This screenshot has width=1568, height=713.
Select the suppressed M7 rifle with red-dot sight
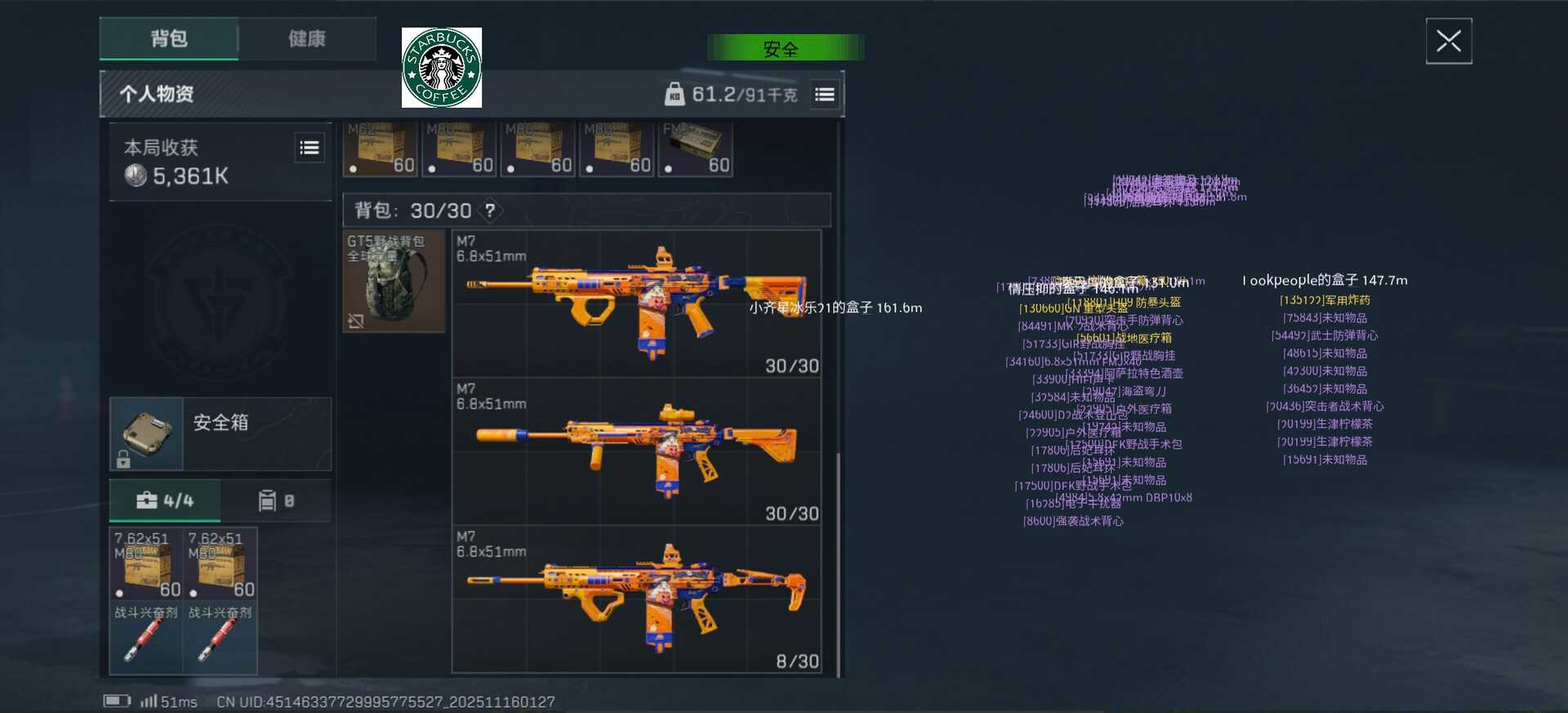[637, 451]
